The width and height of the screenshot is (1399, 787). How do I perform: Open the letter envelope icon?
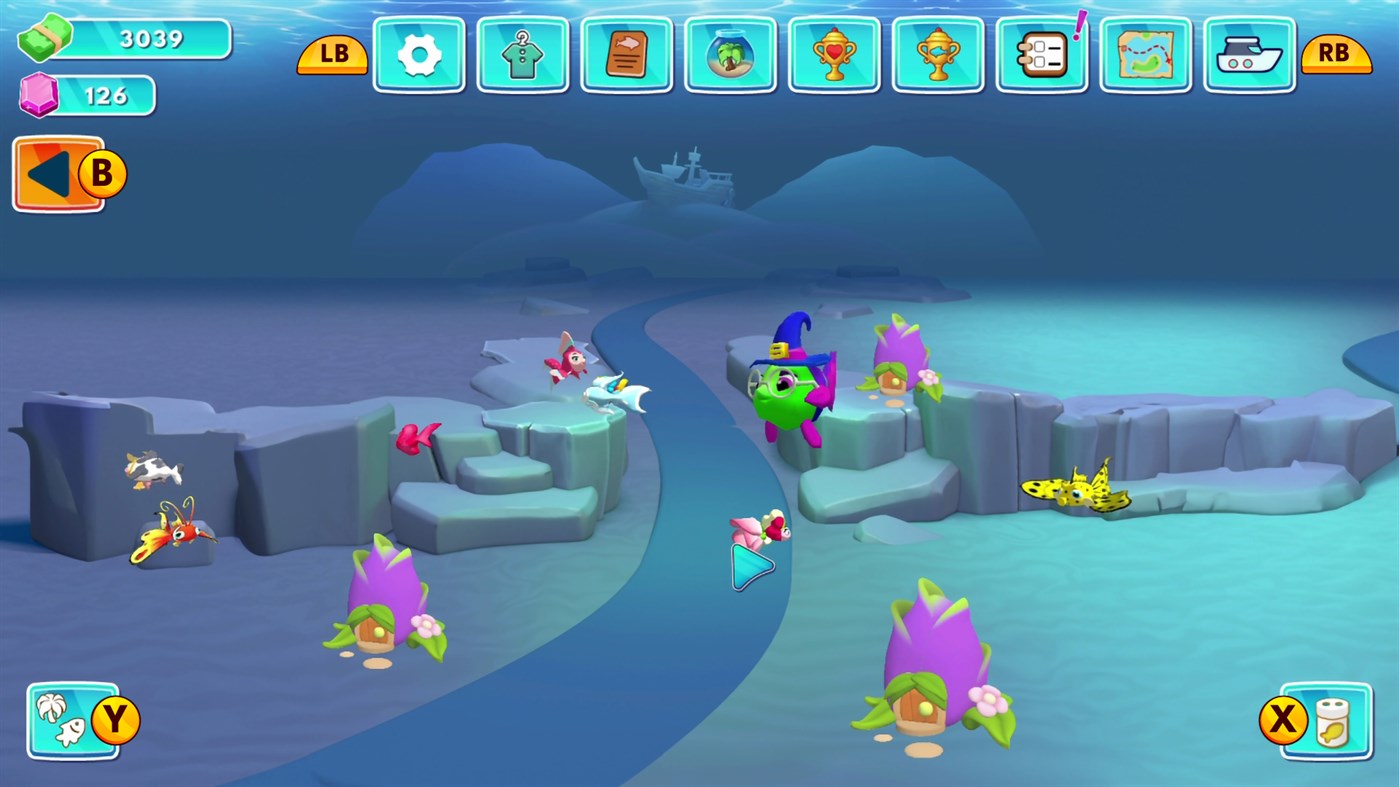point(626,55)
